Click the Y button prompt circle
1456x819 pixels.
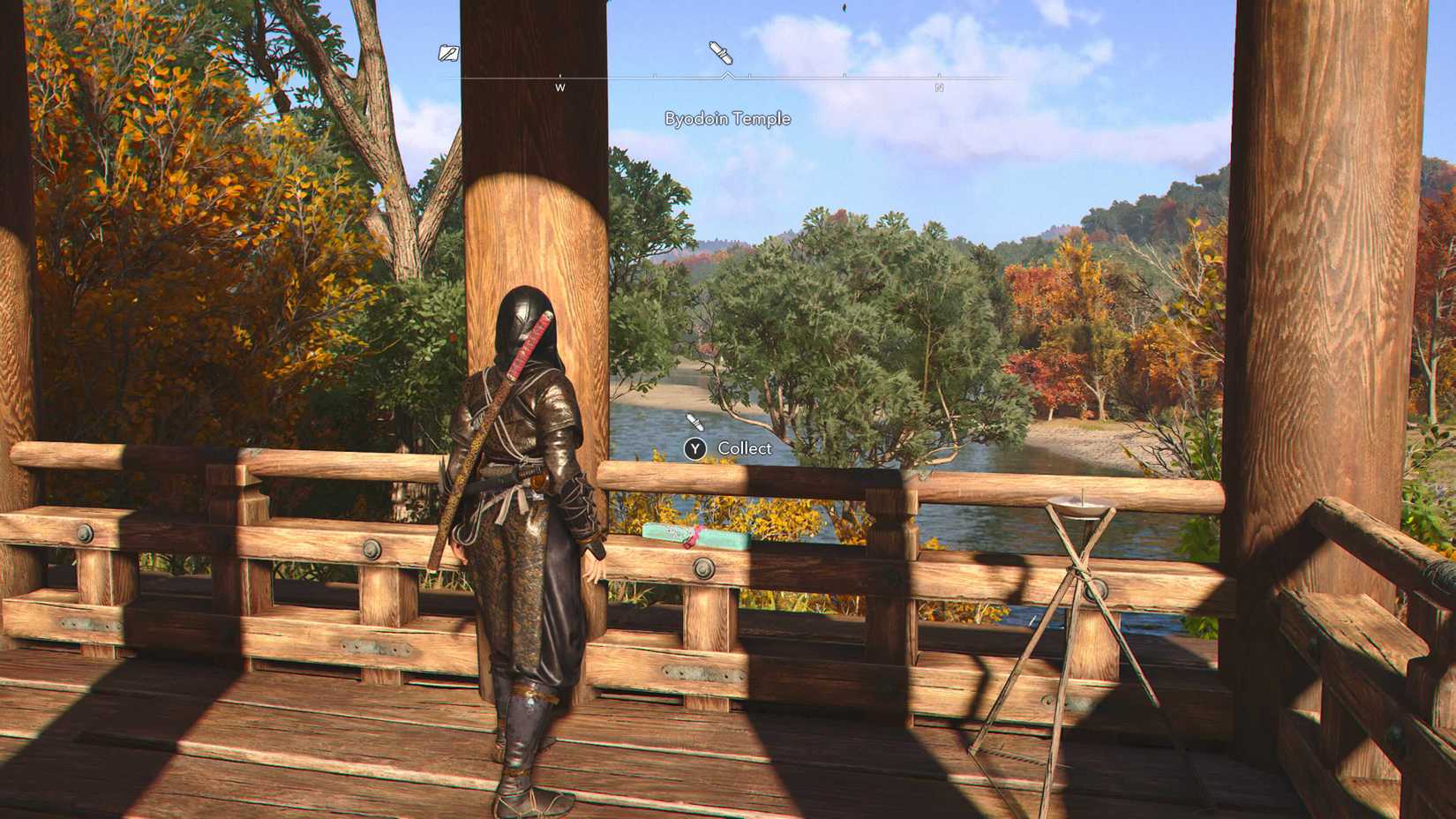pos(694,449)
